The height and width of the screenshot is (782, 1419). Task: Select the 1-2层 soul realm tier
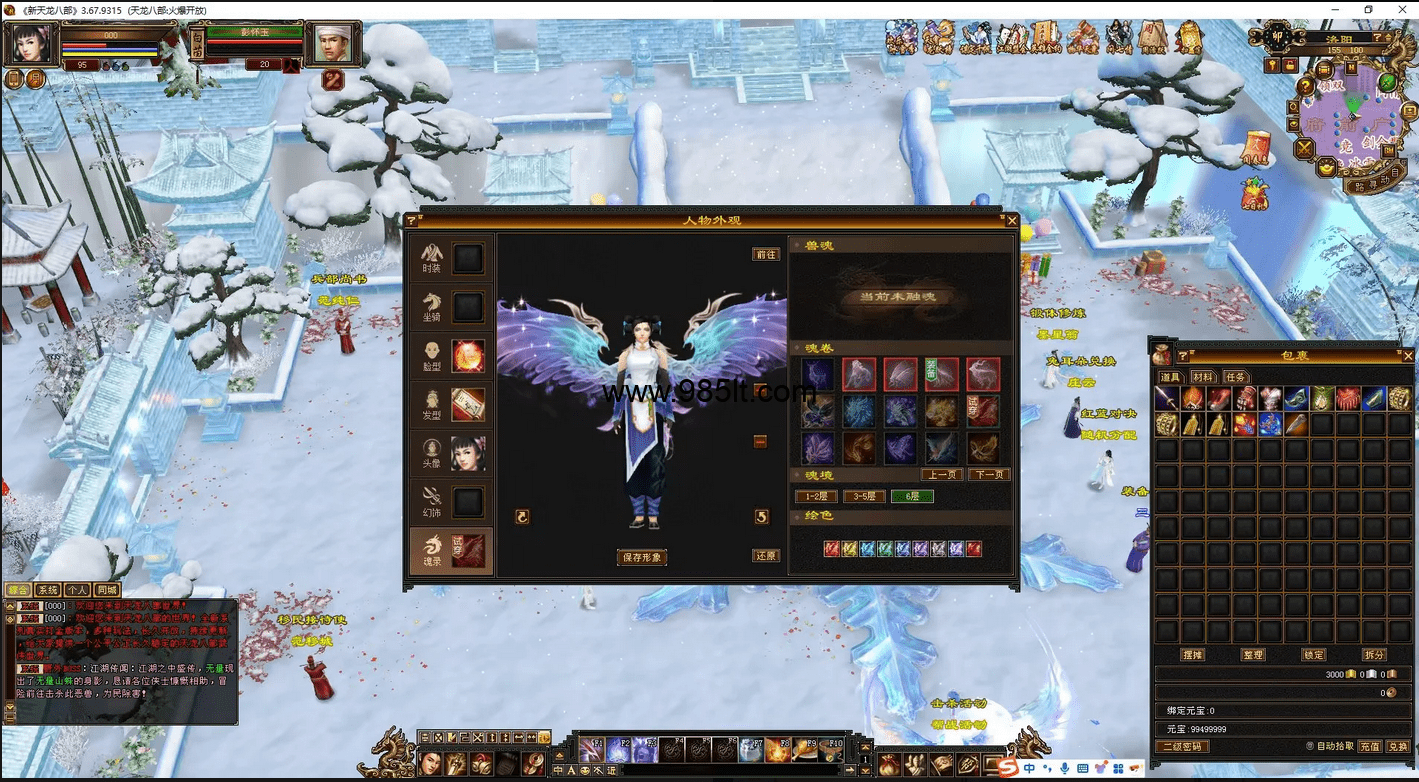click(x=816, y=496)
